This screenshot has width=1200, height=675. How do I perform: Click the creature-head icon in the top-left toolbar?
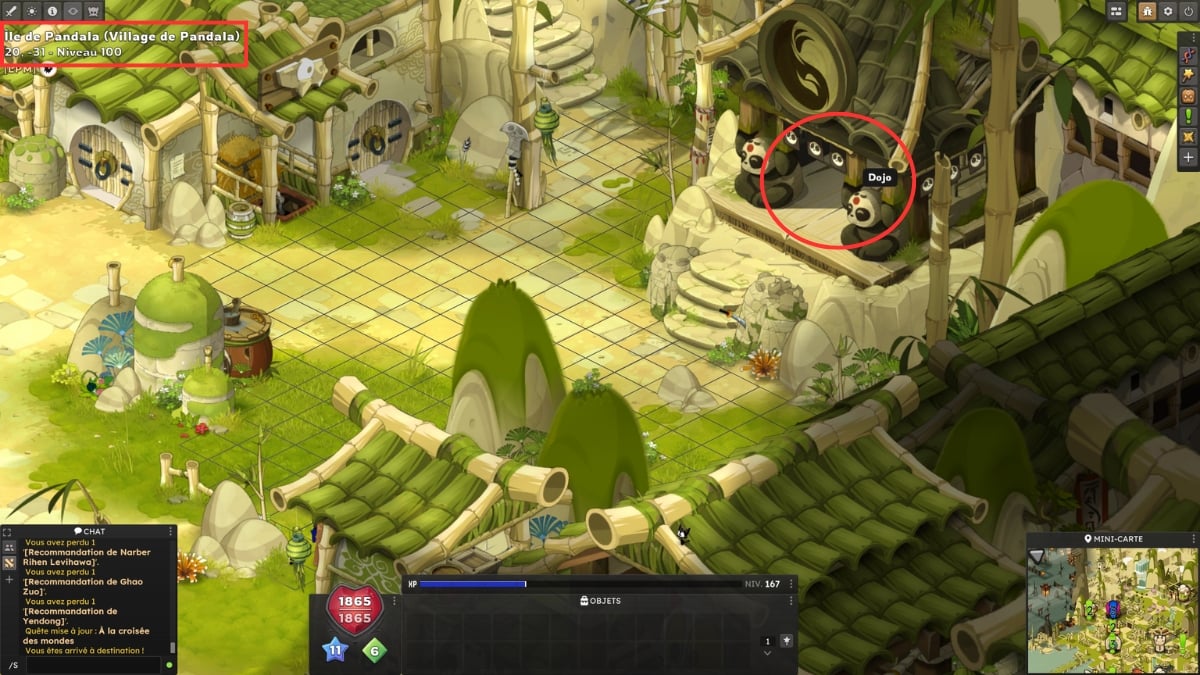(94, 10)
